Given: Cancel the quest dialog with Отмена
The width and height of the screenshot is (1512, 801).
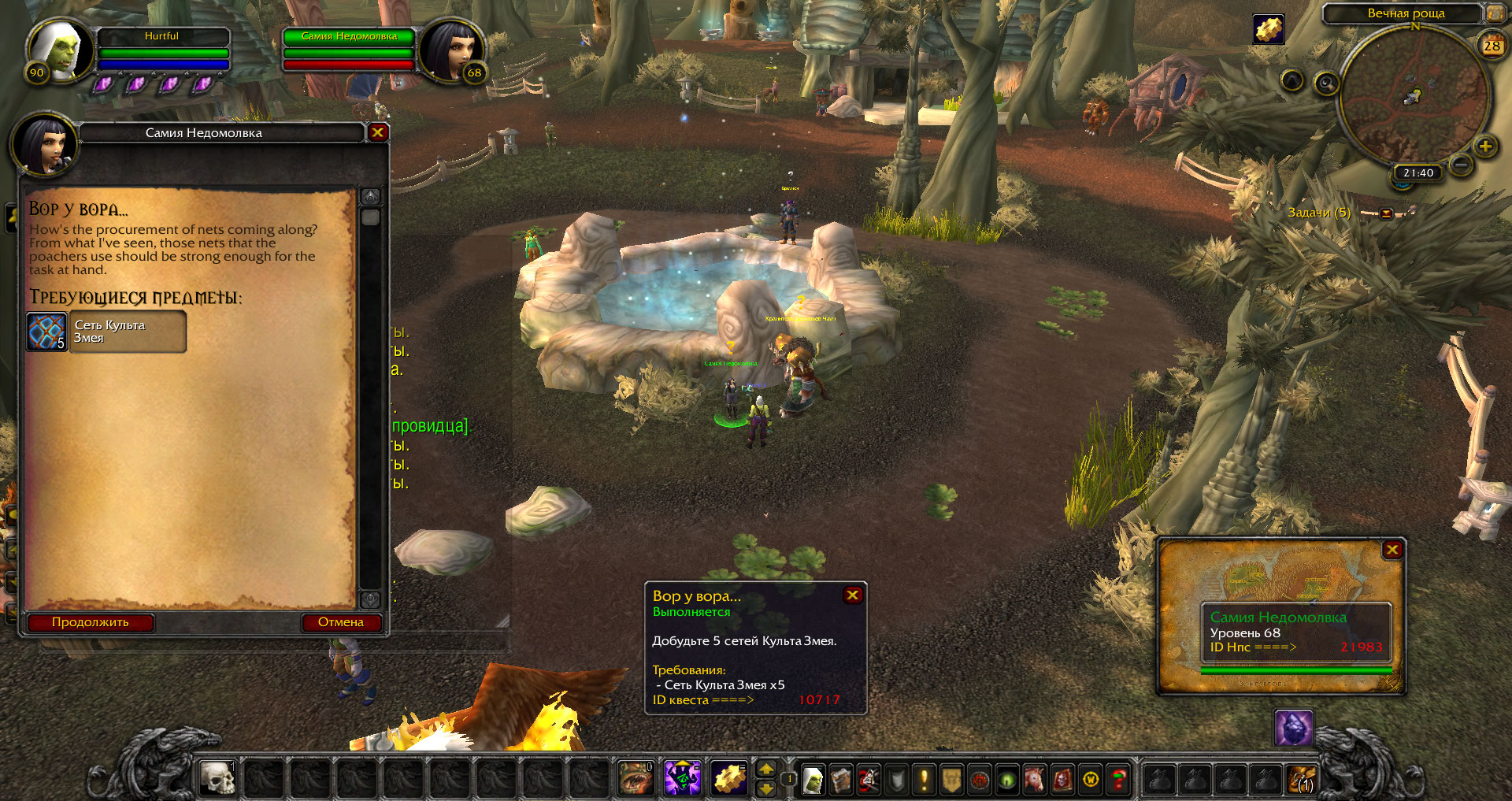Looking at the screenshot, I should pos(341,622).
